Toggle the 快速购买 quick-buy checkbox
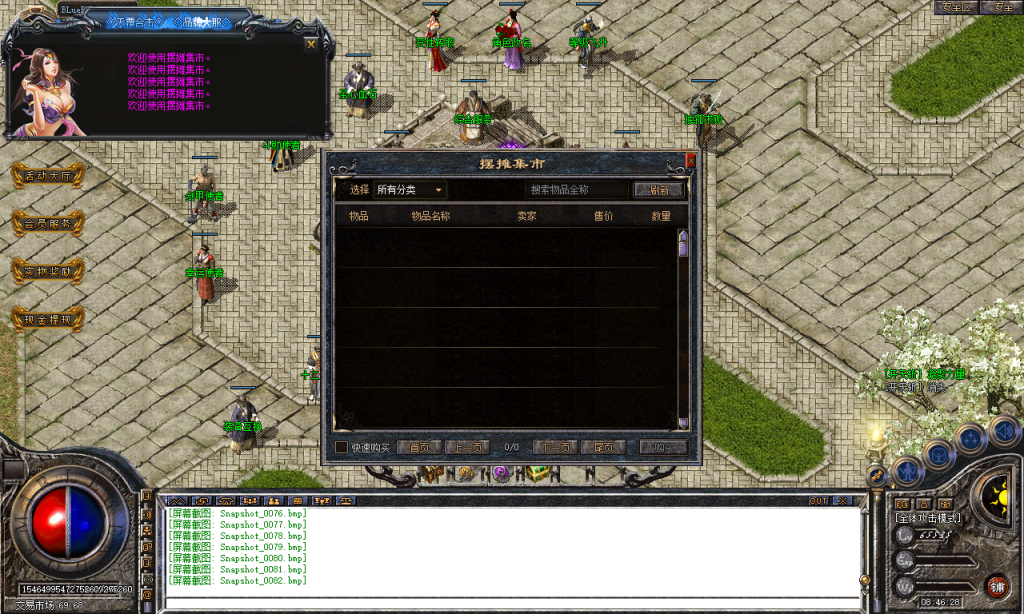The height and width of the screenshot is (614, 1024). click(x=342, y=447)
